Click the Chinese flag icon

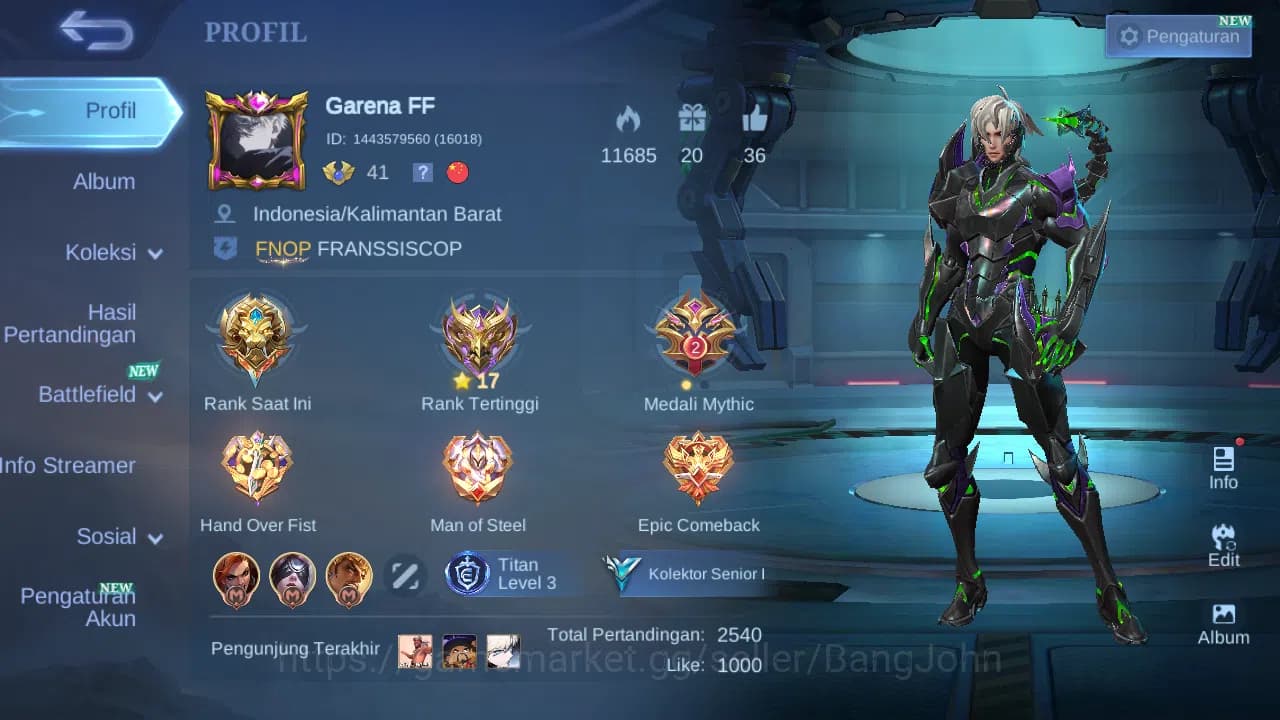[x=459, y=172]
